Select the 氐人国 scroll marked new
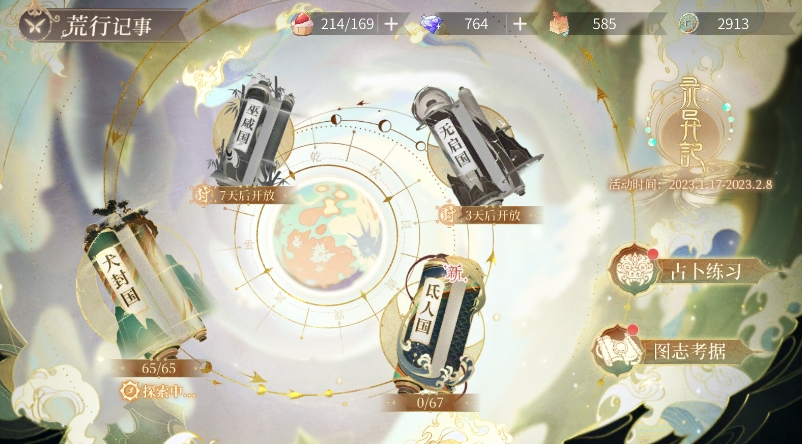This screenshot has width=802, height=444. pos(428,327)
